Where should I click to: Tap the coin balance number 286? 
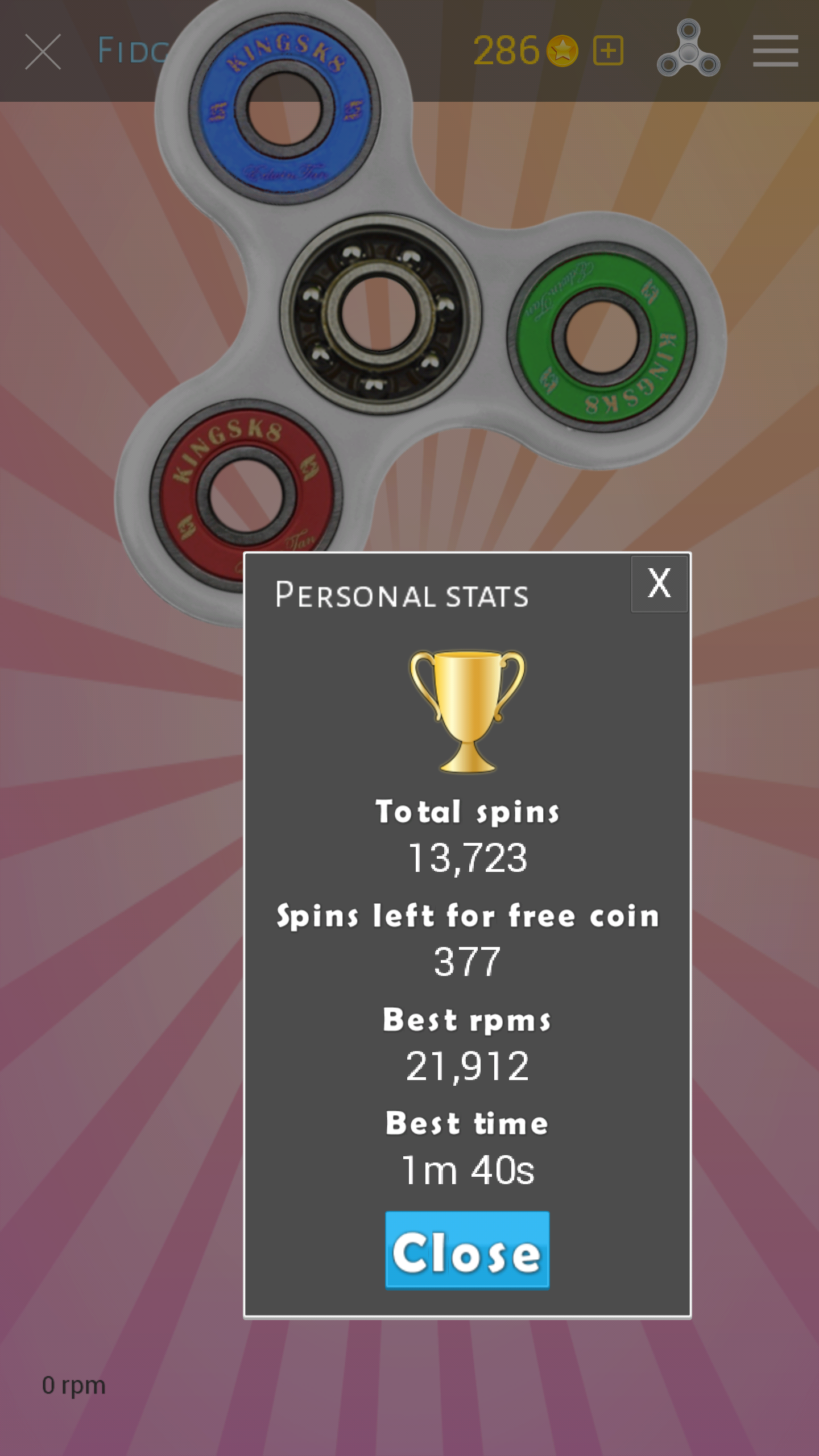pyautogui.click(x=506, y=50)
